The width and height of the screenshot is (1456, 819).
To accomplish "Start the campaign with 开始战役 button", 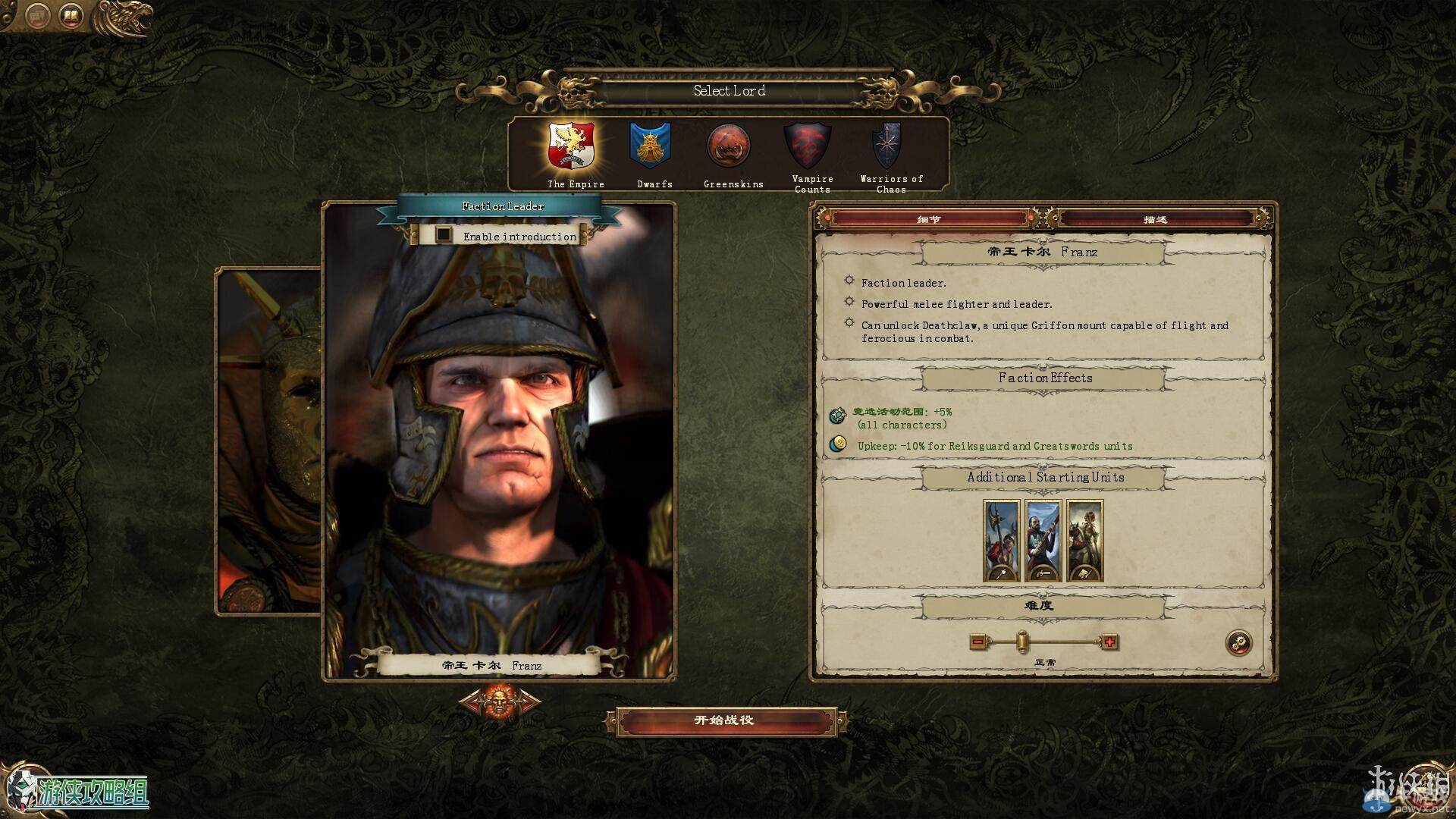I will [725, 720].
